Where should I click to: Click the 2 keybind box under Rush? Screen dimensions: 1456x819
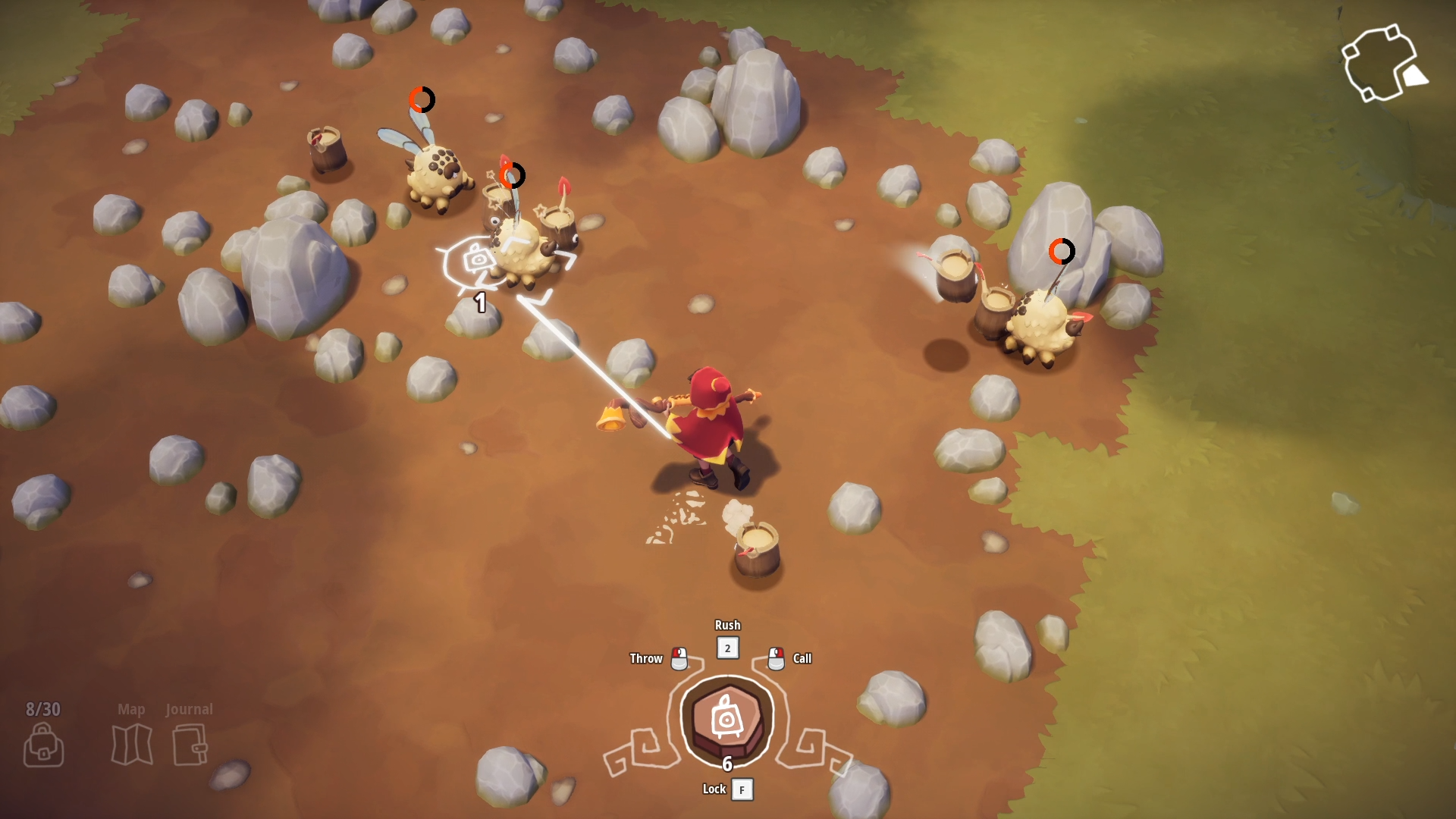tap(727, 648)
